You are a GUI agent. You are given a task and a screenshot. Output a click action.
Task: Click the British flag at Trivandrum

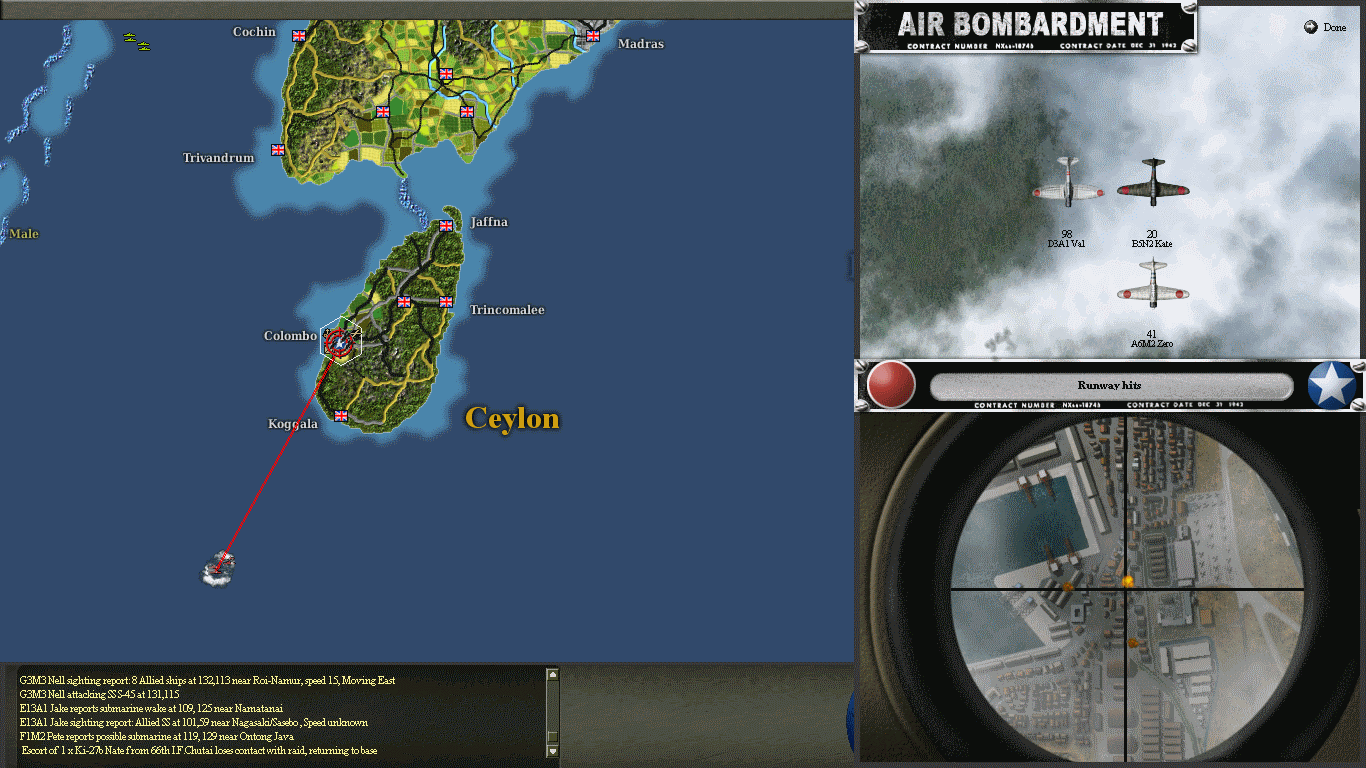(x=276, y=149)
